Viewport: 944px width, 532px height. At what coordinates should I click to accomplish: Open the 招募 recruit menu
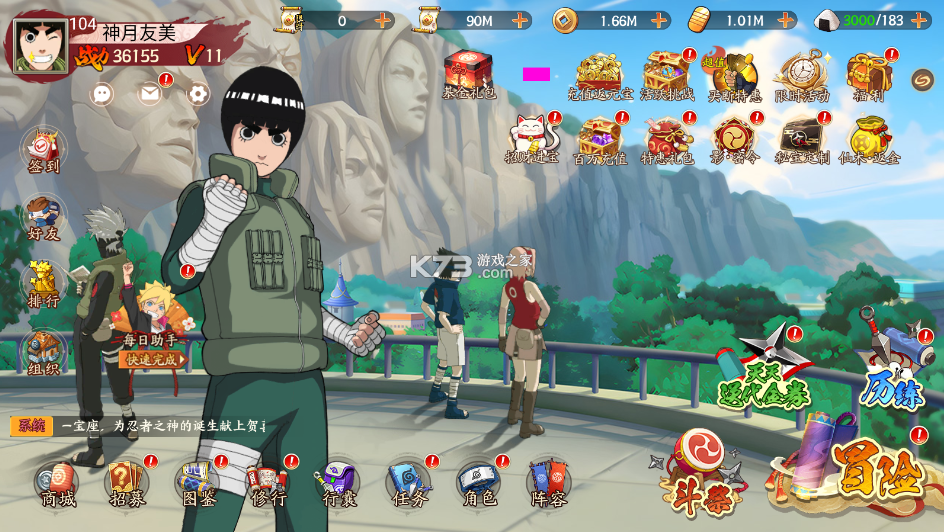click(127, 484)
